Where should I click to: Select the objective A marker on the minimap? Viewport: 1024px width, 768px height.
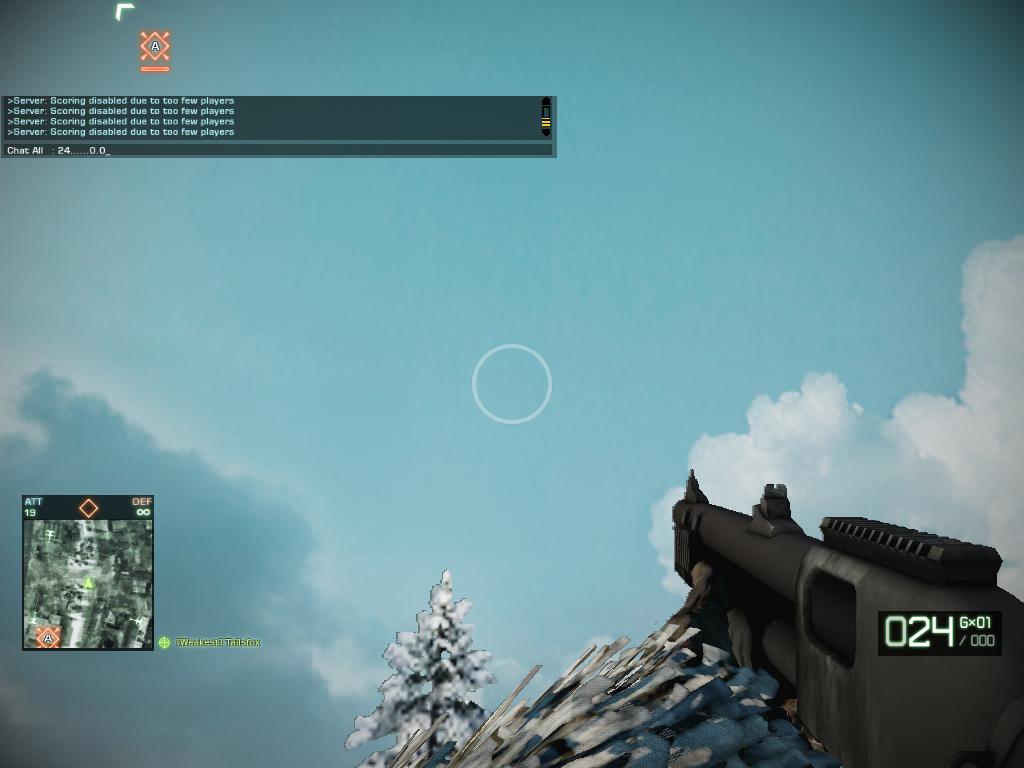(x=47, y=637)
